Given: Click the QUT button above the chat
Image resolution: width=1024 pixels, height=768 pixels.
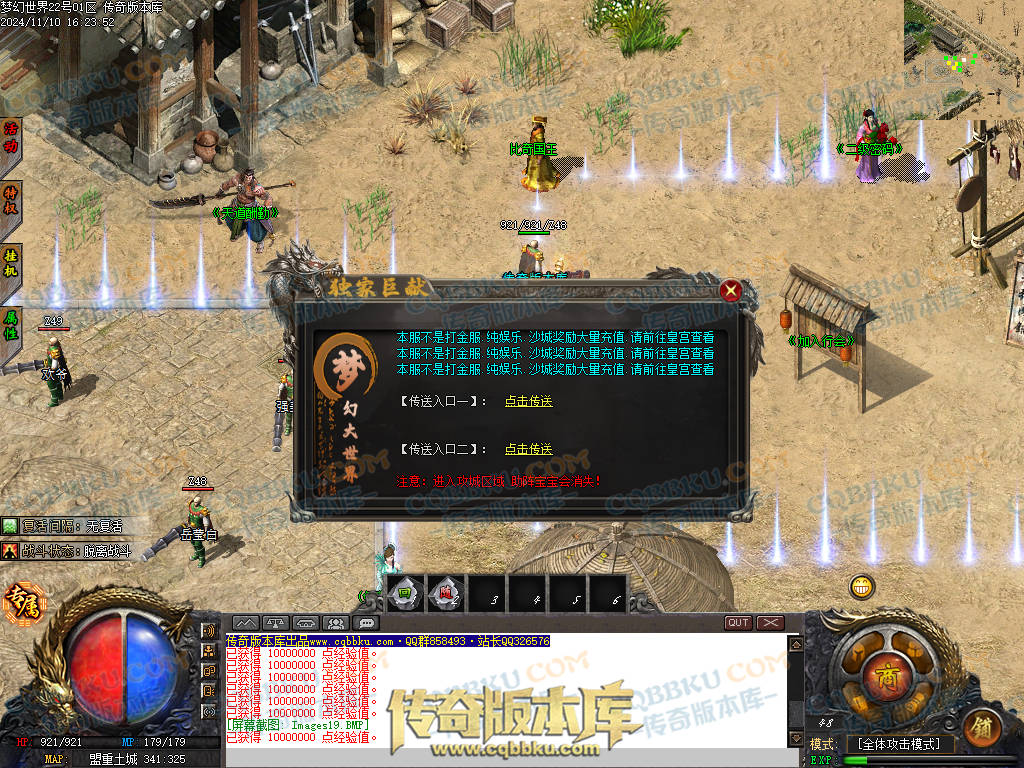Looking at the screenshot, I should (x=738, y=622).
